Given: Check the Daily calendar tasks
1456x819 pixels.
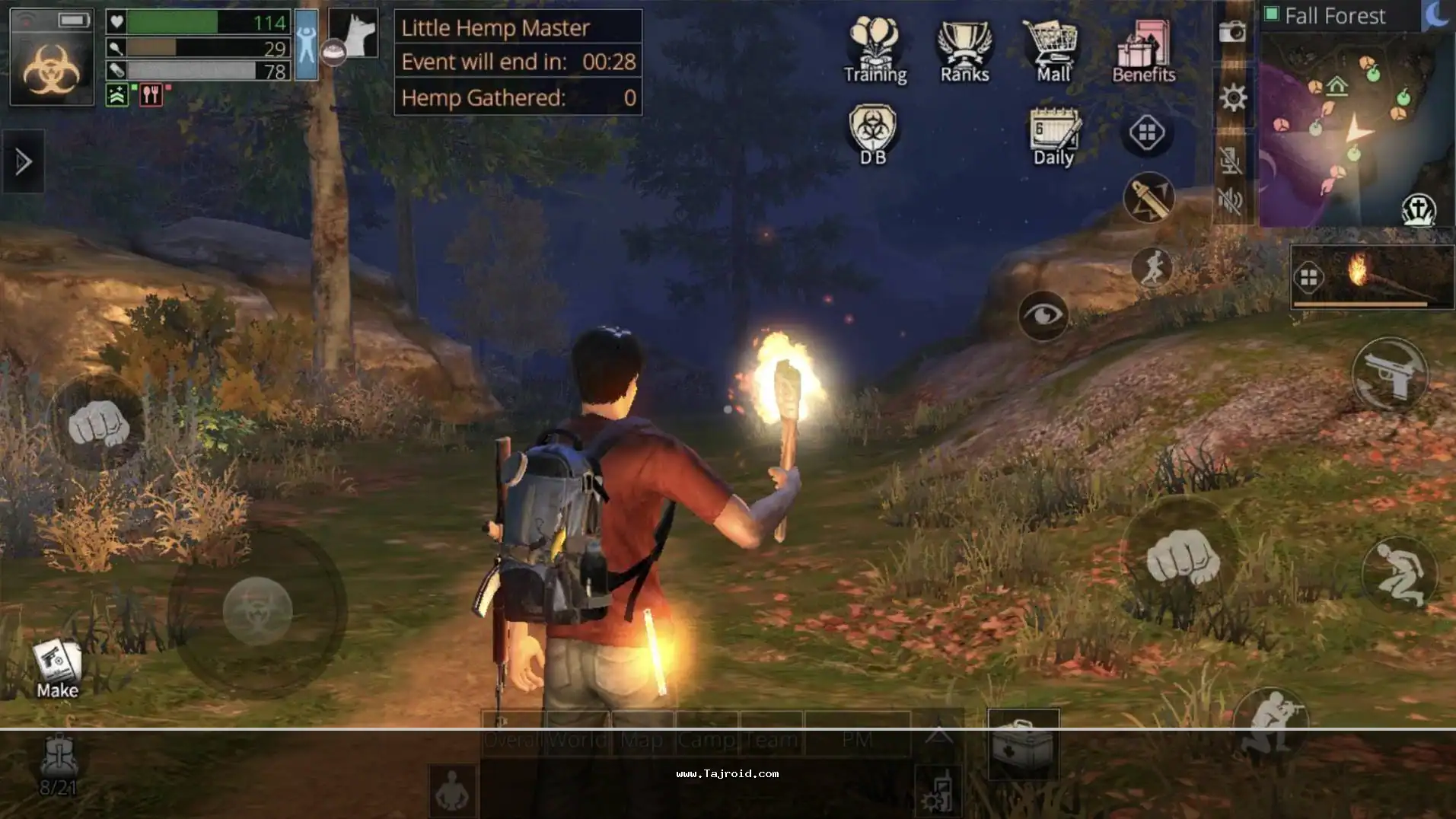Looking at the screenshot, I should pyautogui.click(x=1053, y=136).
